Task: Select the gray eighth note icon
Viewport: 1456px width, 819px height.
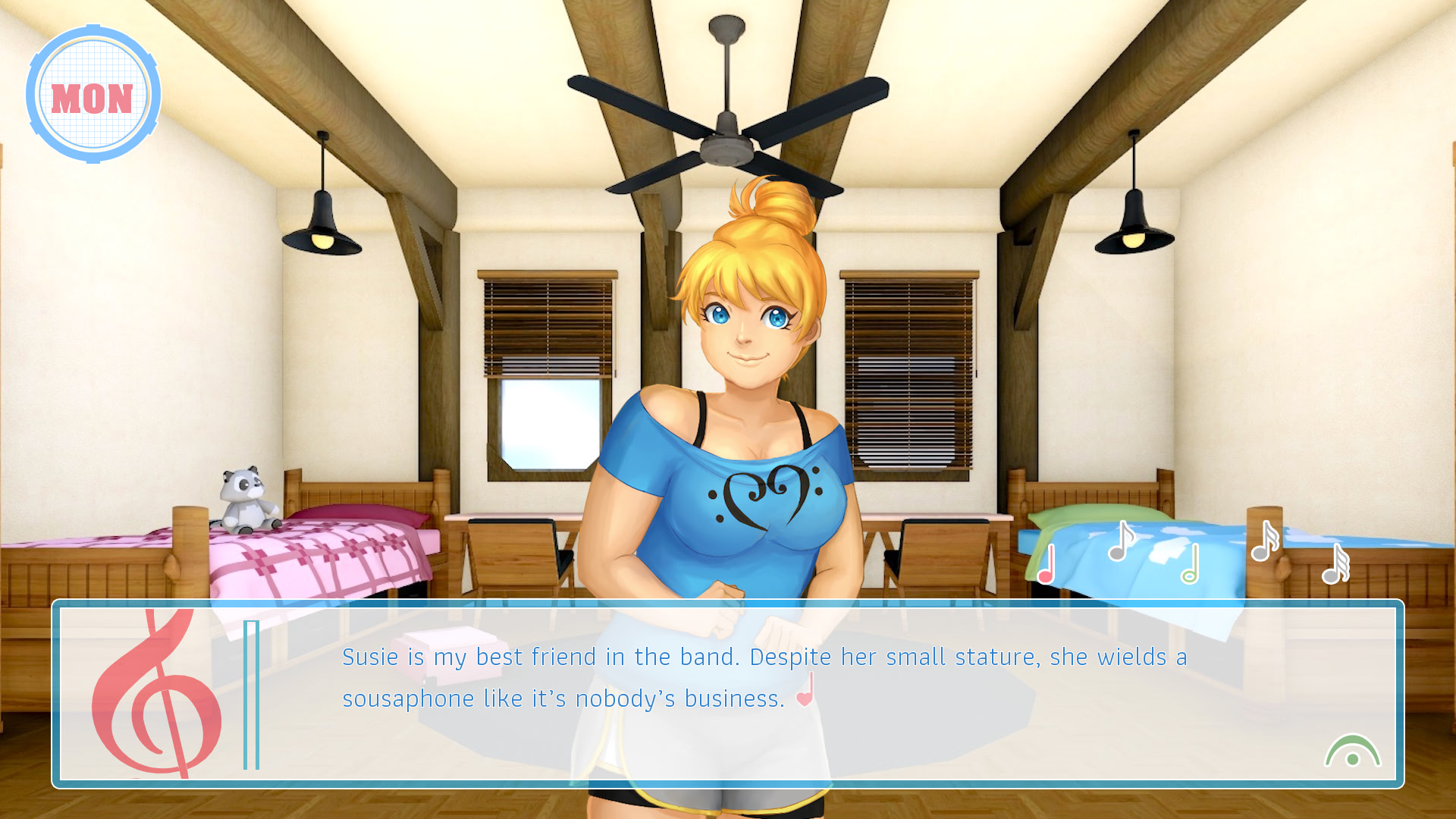Action: (1120, 541)
